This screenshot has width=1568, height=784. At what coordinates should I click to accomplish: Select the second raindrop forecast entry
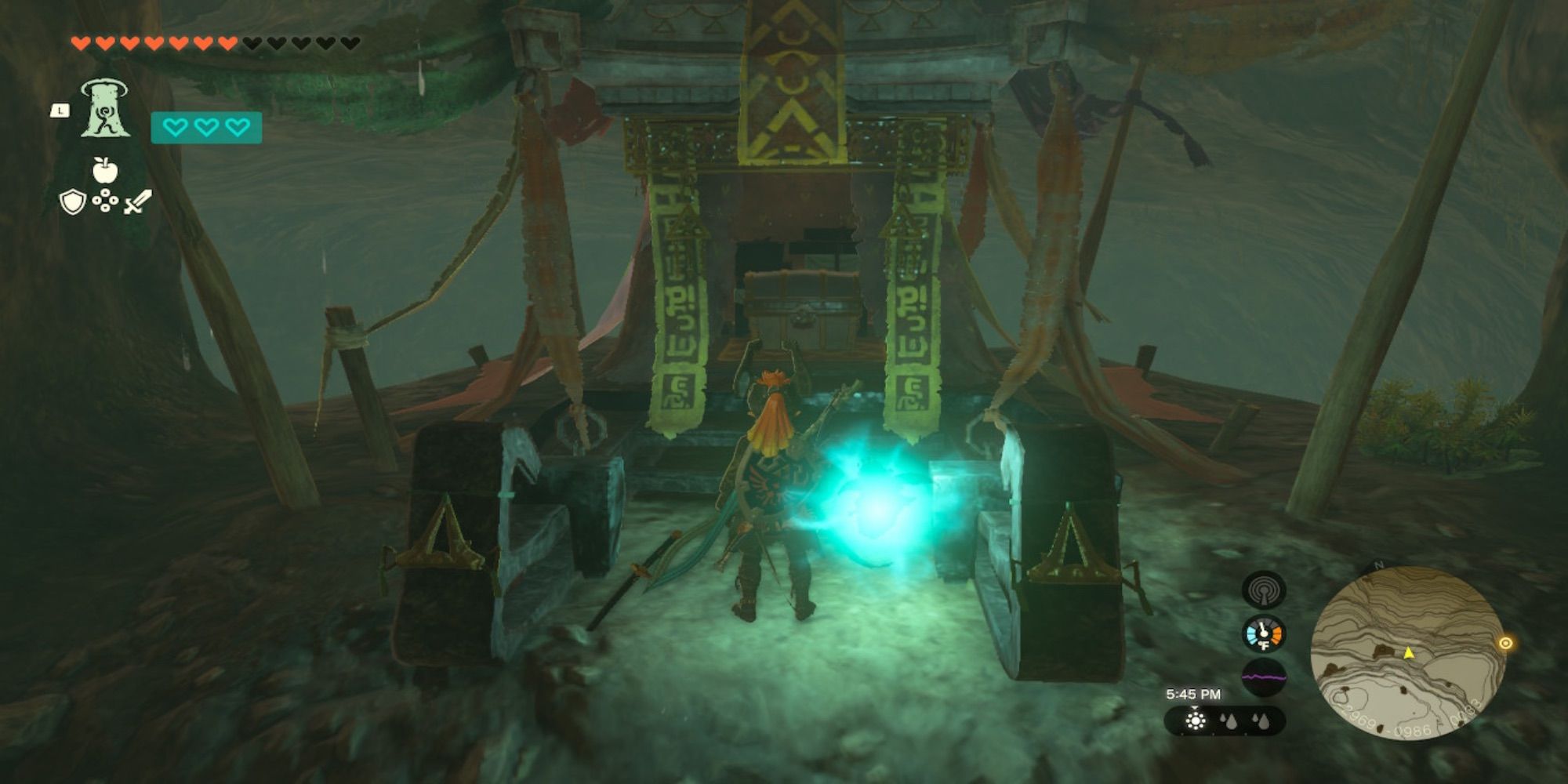pos(1261,723)
